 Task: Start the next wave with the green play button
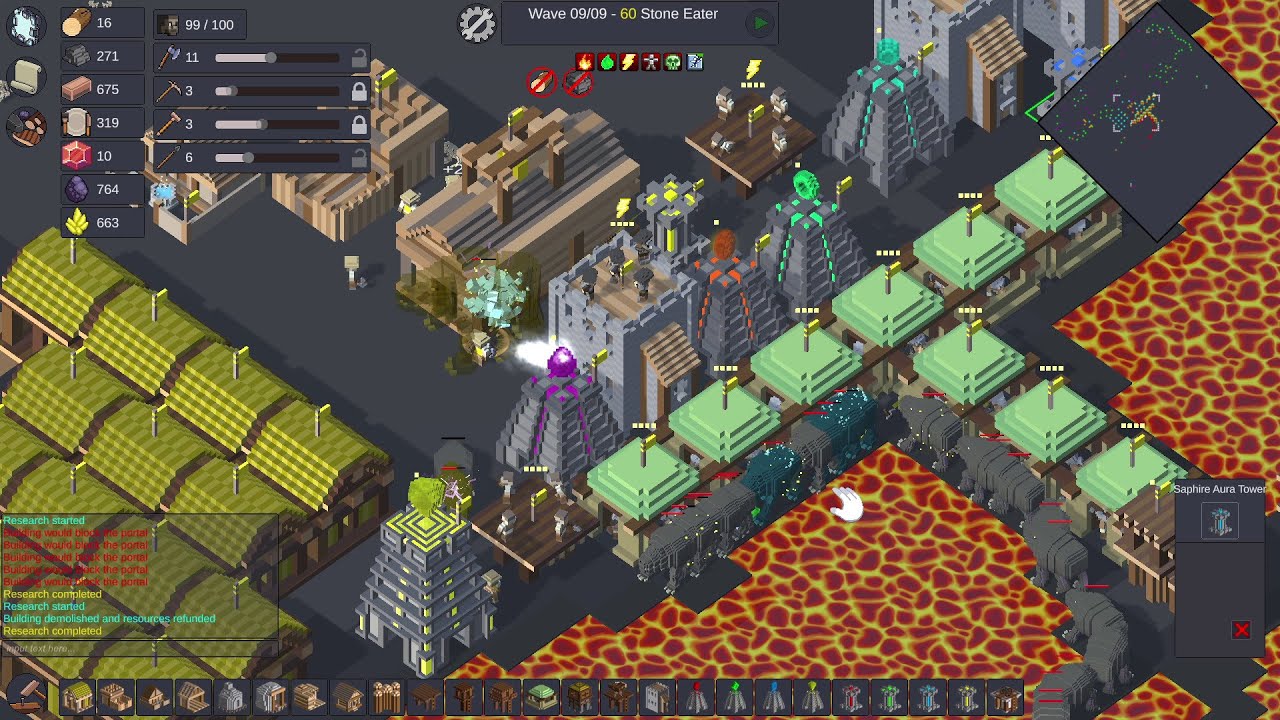pos(760,24)
